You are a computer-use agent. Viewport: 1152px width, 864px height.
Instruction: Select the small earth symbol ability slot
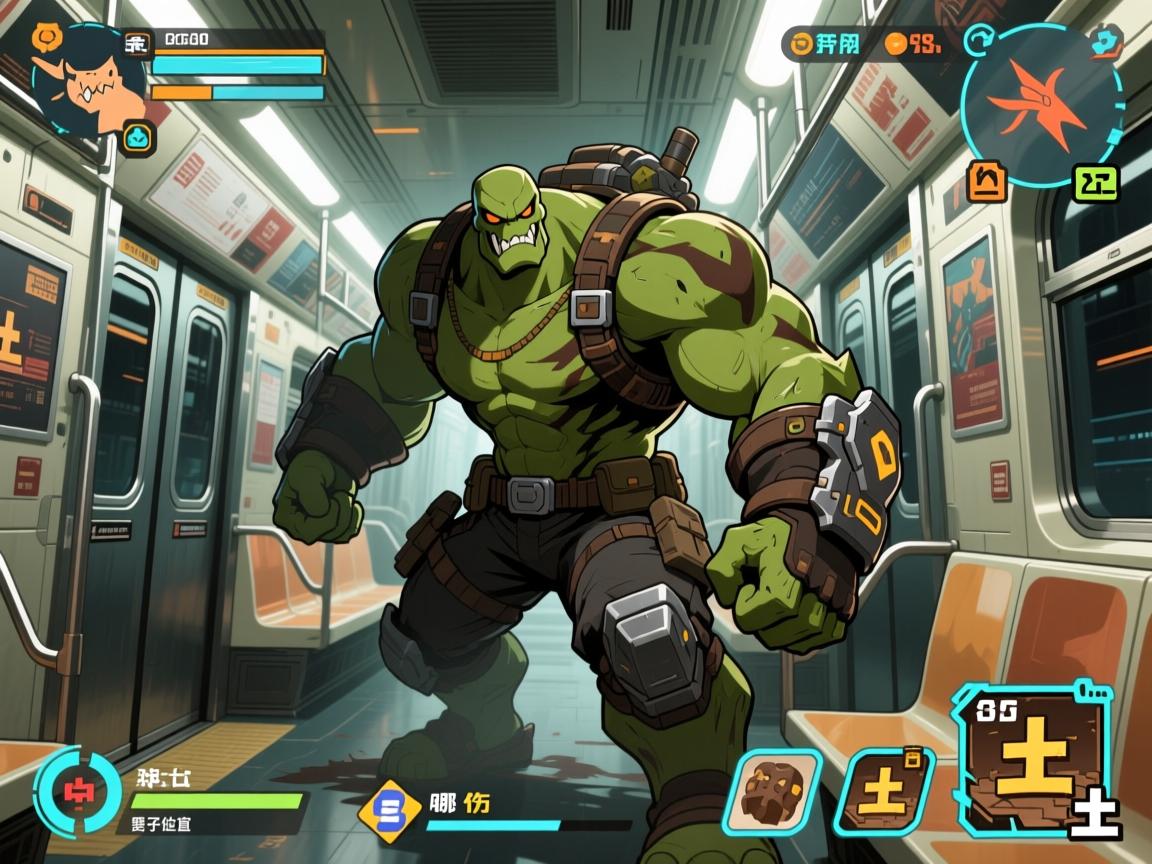884,791
